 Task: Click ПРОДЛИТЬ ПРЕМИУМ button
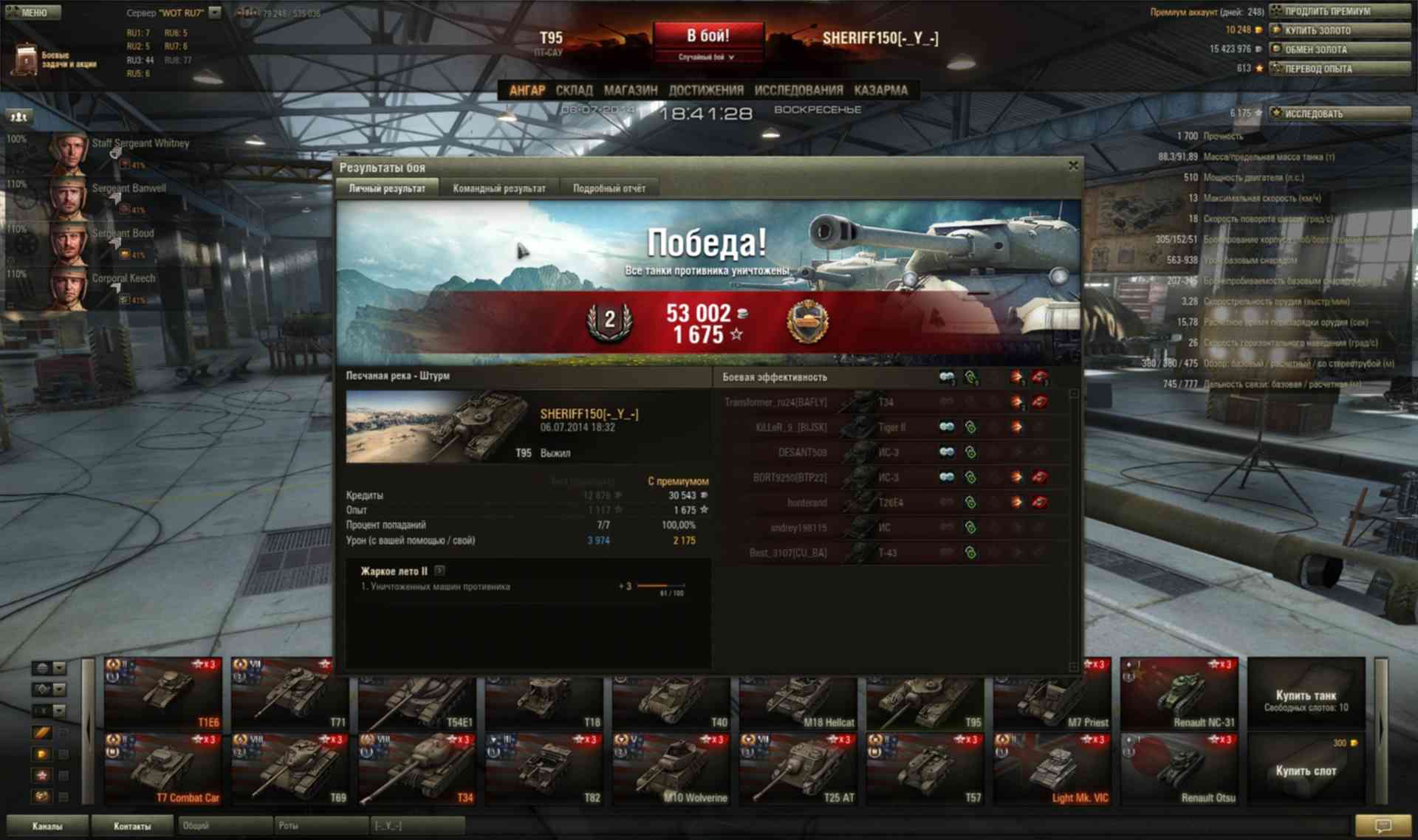(x=1339, y=11)
